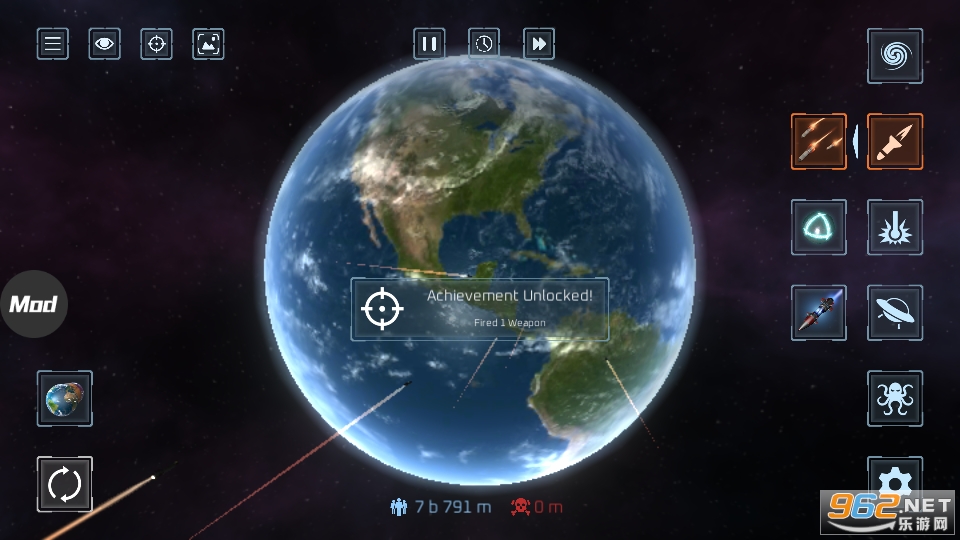This screenshot has height=540, width=960.
Task: Fast forward the simulation
Action: (x=539, y=44)
